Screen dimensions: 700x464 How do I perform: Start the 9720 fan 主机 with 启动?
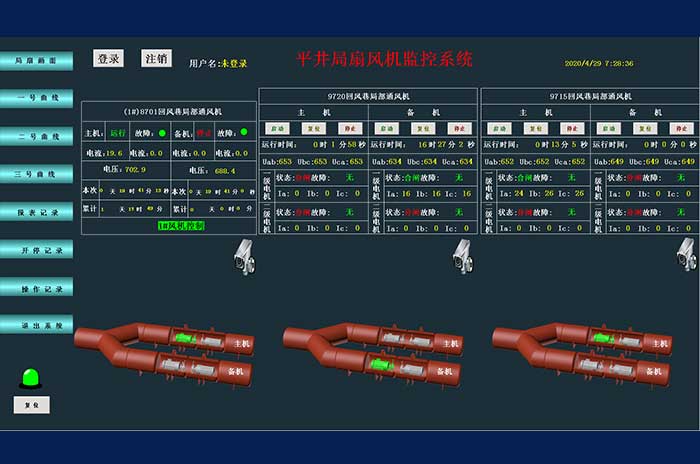277,128
